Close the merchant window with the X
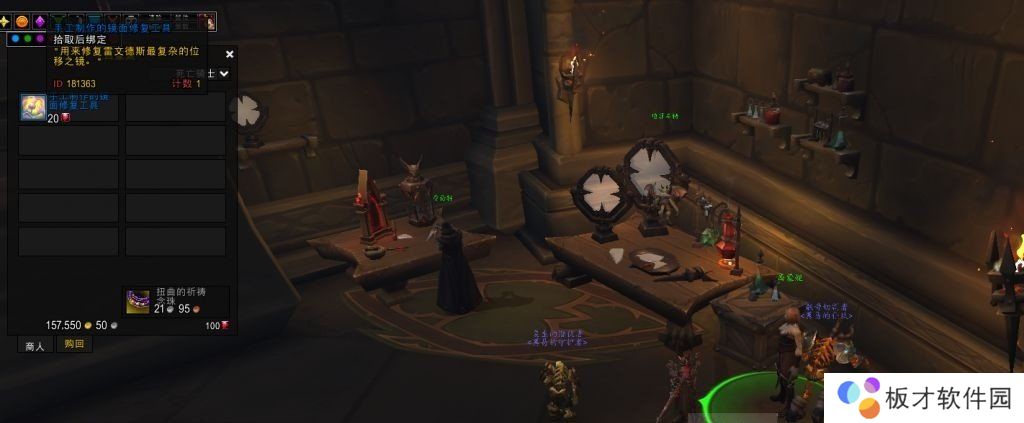Screen dimensions: 1024x423 pos(230,54)
